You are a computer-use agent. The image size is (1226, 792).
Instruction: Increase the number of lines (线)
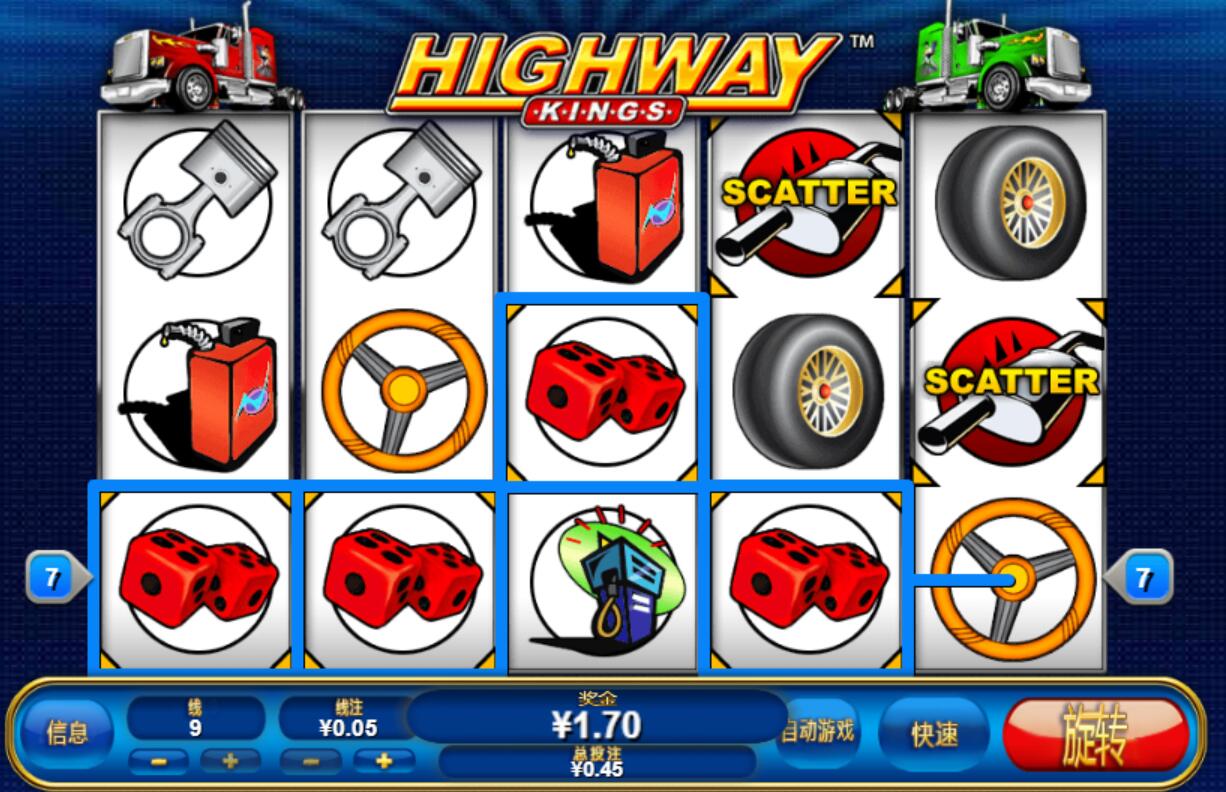(x=229, y=761)
